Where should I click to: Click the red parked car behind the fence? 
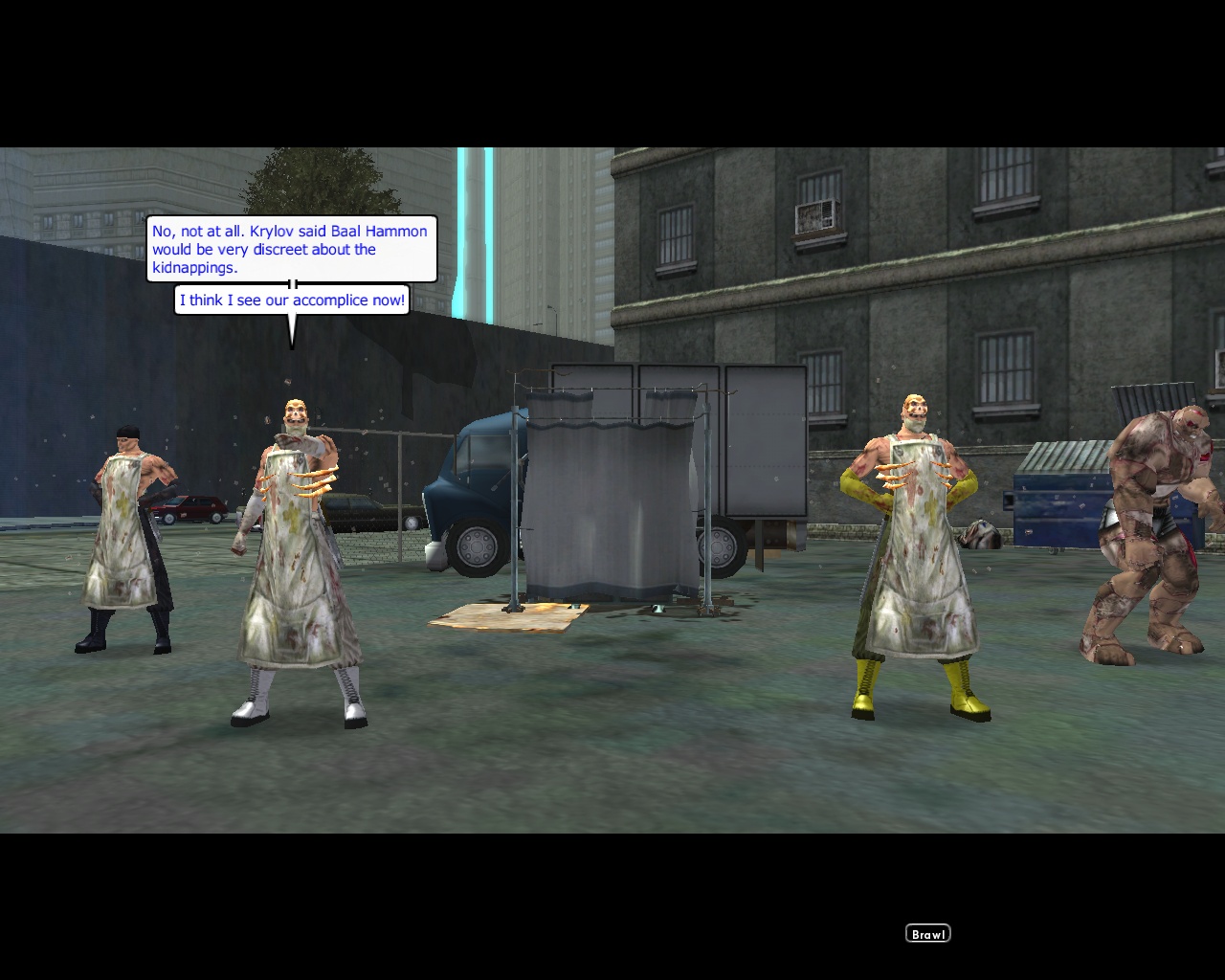click(x=196, y=509)
